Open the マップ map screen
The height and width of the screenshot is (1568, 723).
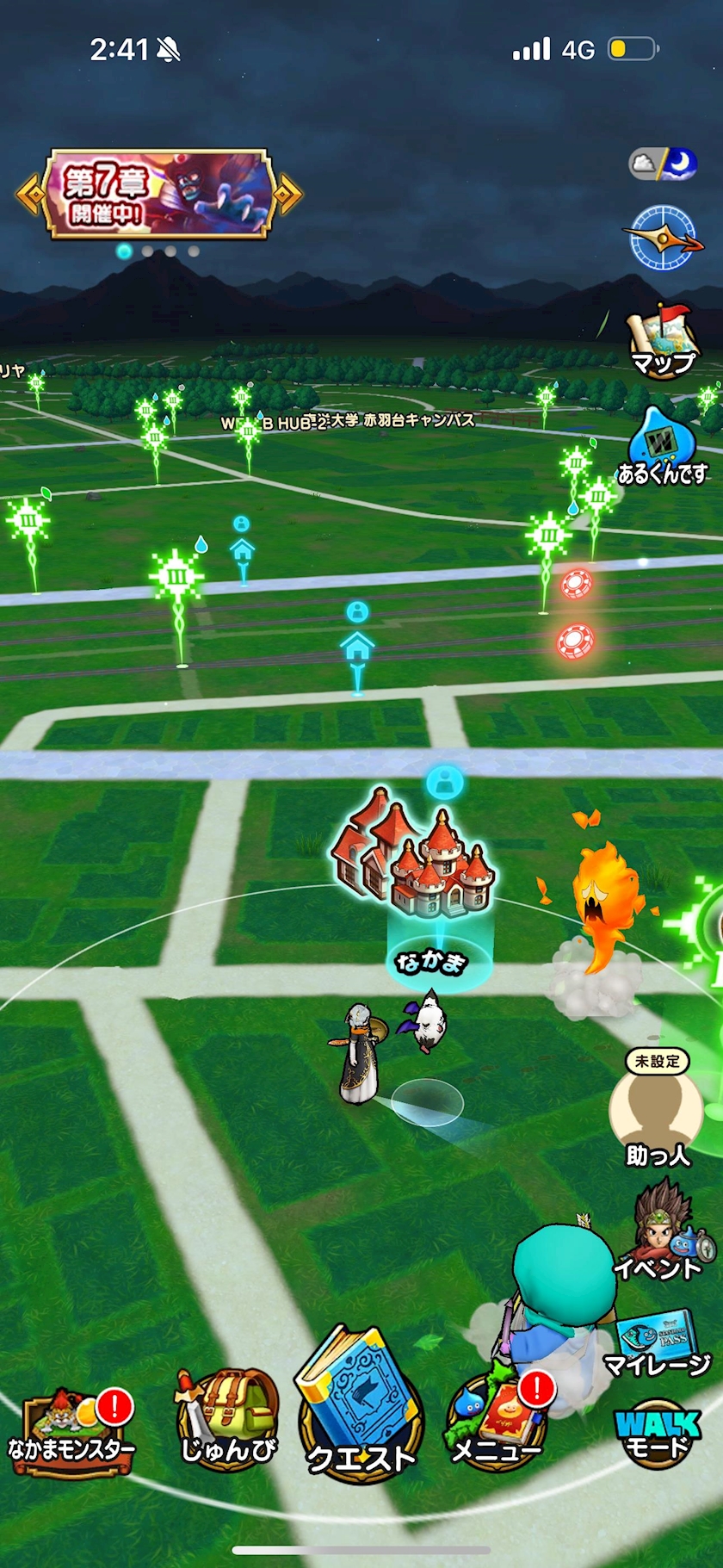coord(662,341)
